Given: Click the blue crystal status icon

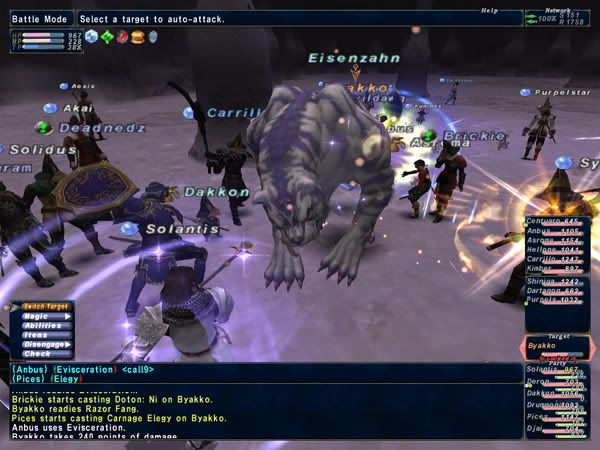Looking at the screenshot, I should click(91, 37).
